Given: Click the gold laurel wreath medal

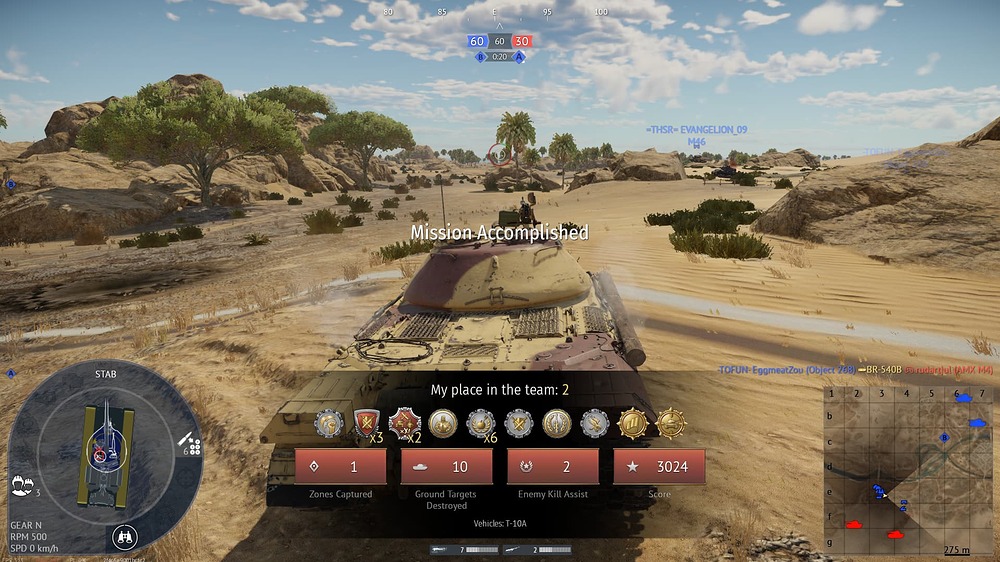Looking at the screenshot, I should (556, 423).
